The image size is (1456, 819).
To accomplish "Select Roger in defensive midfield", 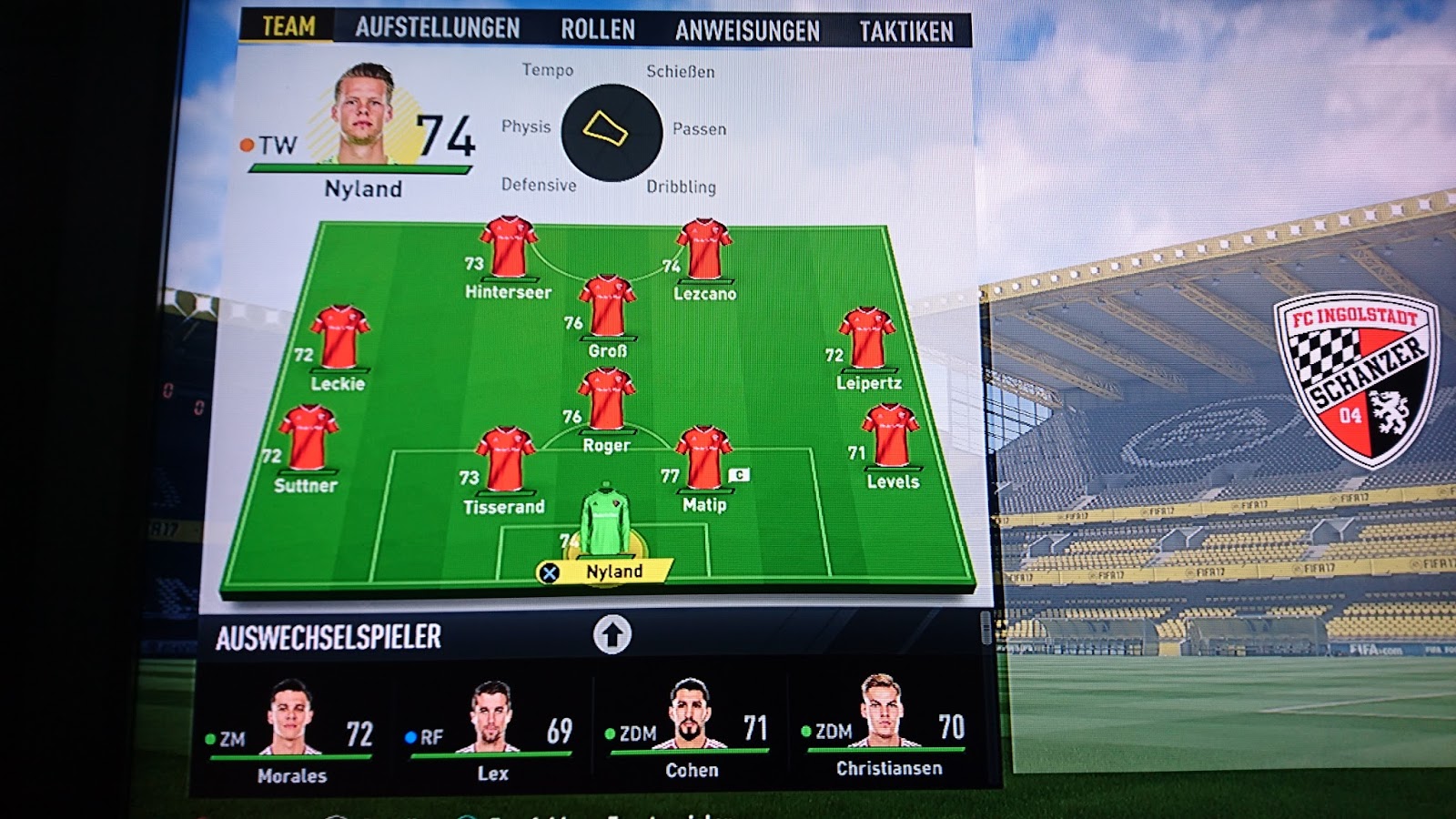I will click(x=606, y=400).
